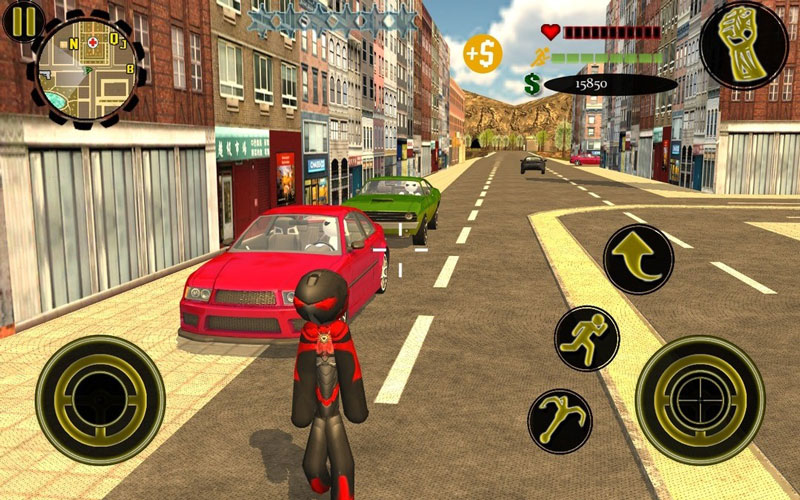Tap the fist weapon selector icon
The width and height of the screenshot is (800, 500).
(x=743, y=46)
